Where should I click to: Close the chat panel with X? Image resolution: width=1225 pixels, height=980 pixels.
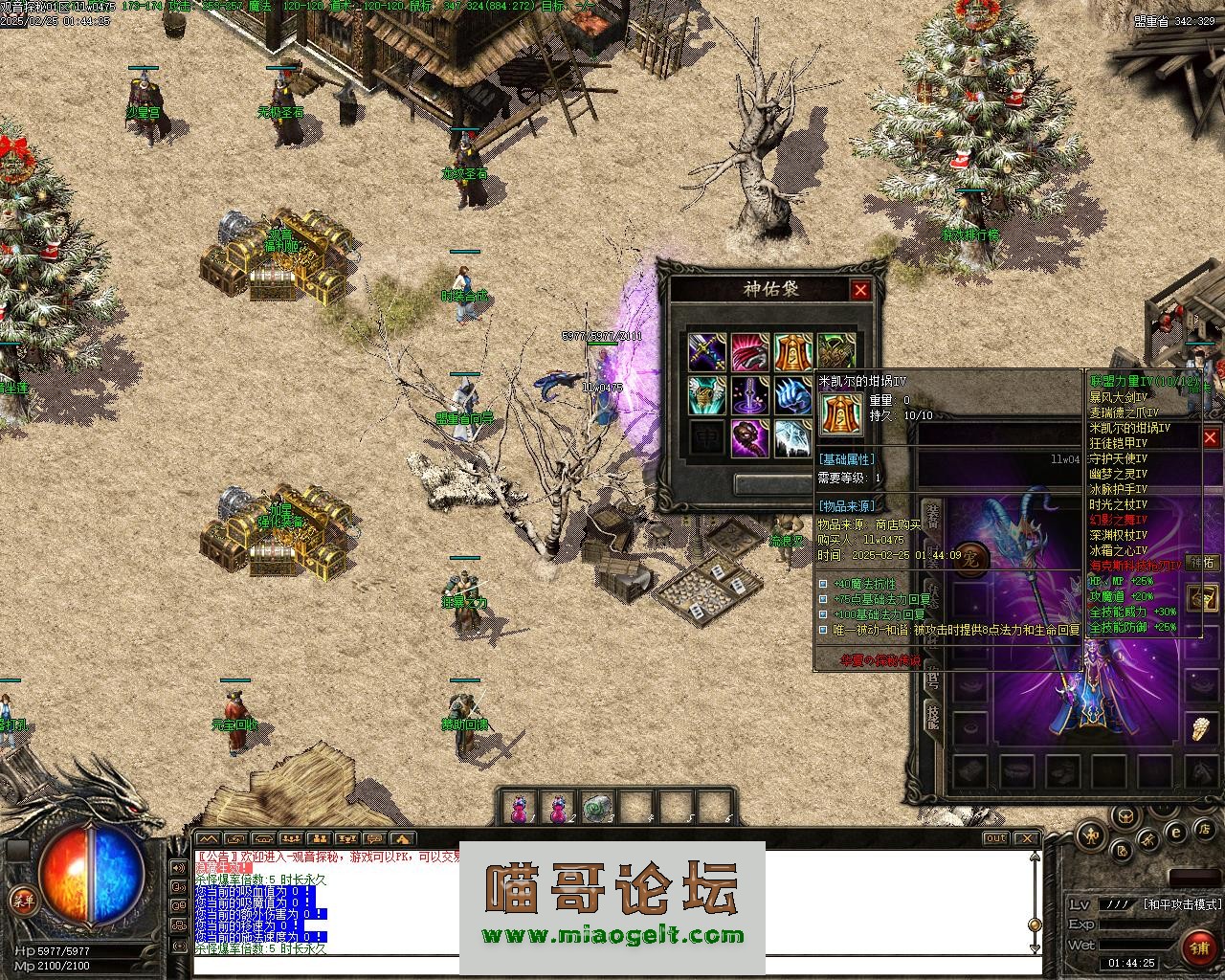[1026, 838]
